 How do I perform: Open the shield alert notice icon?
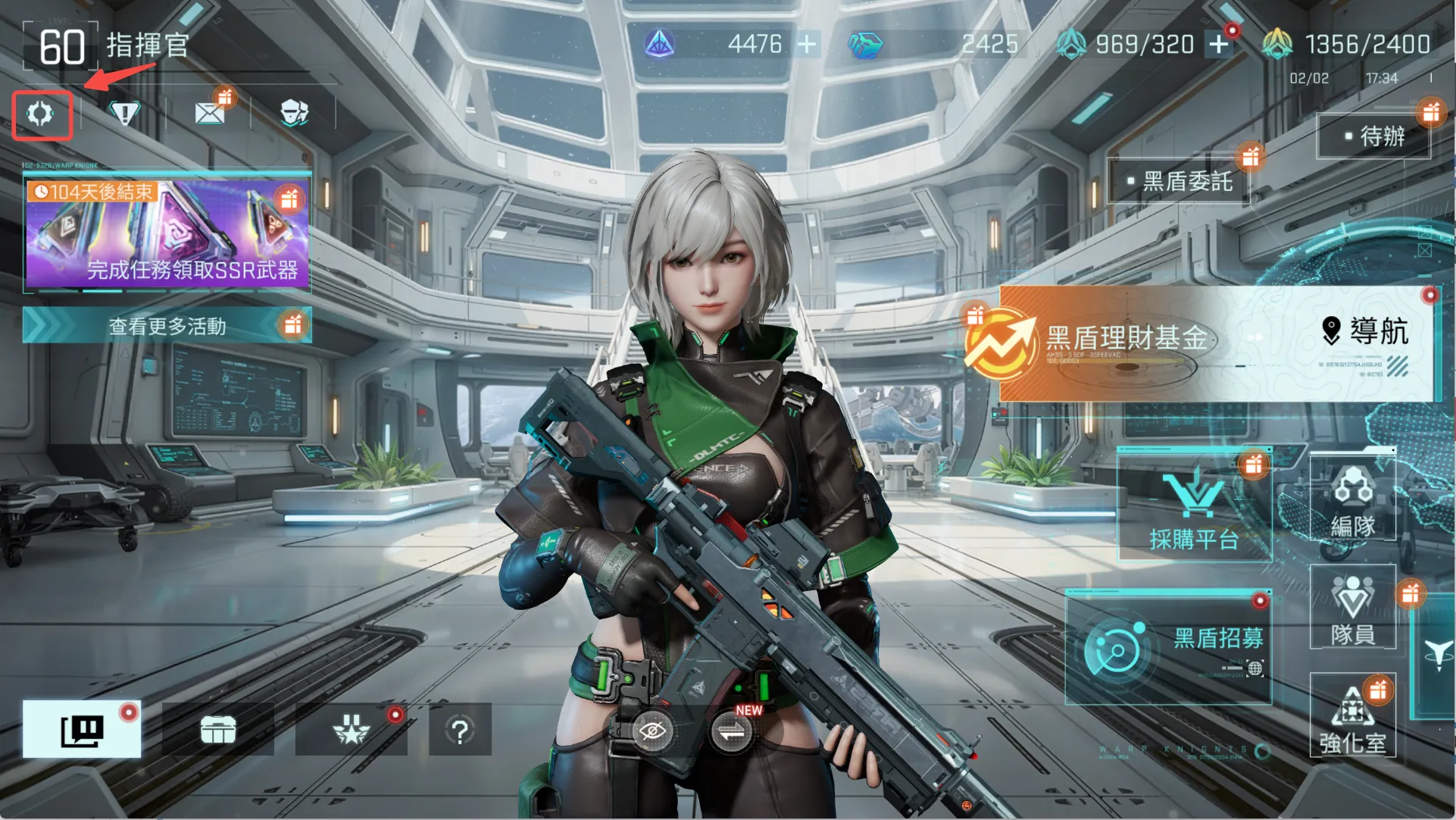tap(125, 114)
